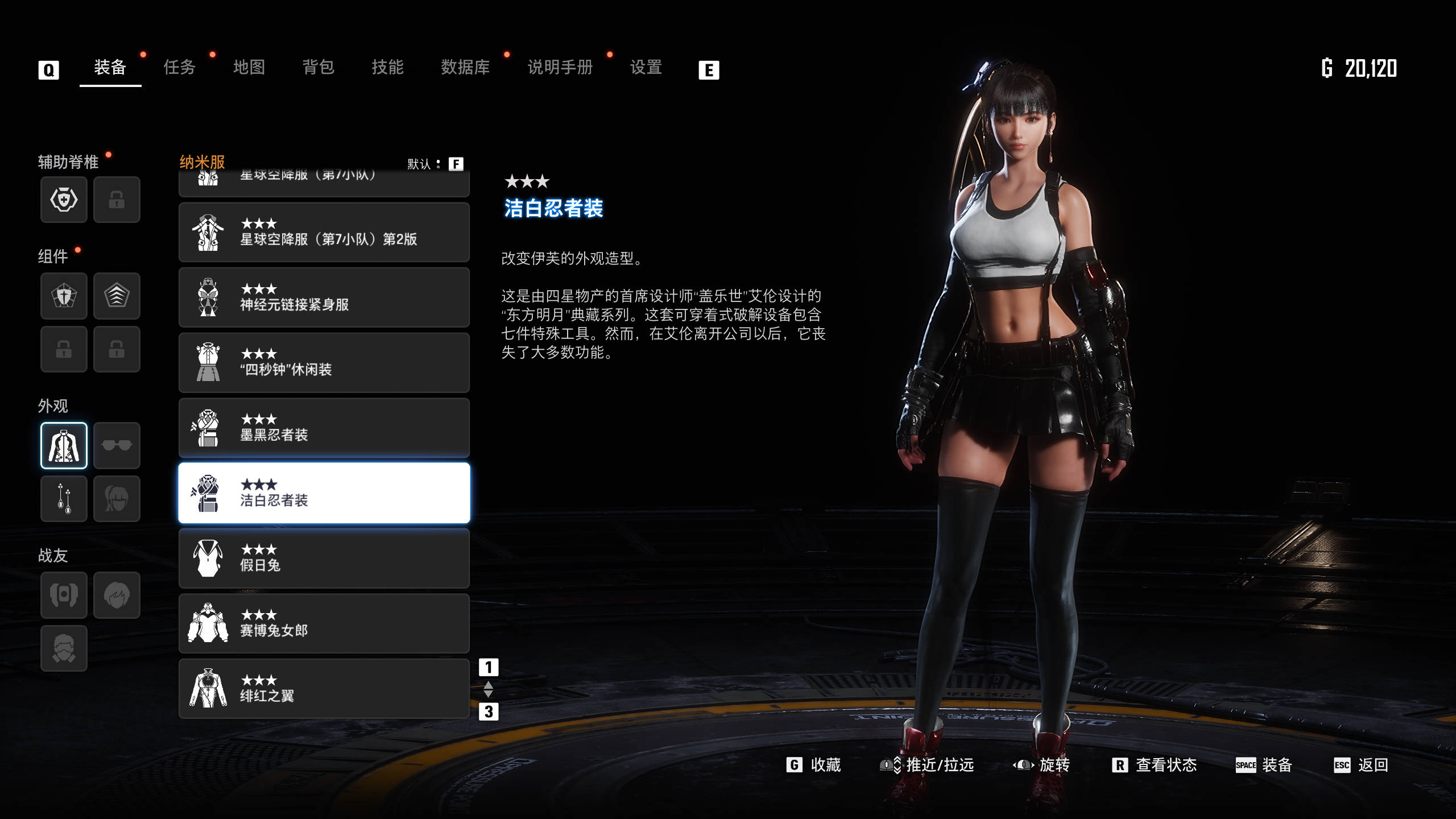
Task: Choose the 星球空降服（第7小队）第2版 outfit
Action: click(x=324, y=232)
